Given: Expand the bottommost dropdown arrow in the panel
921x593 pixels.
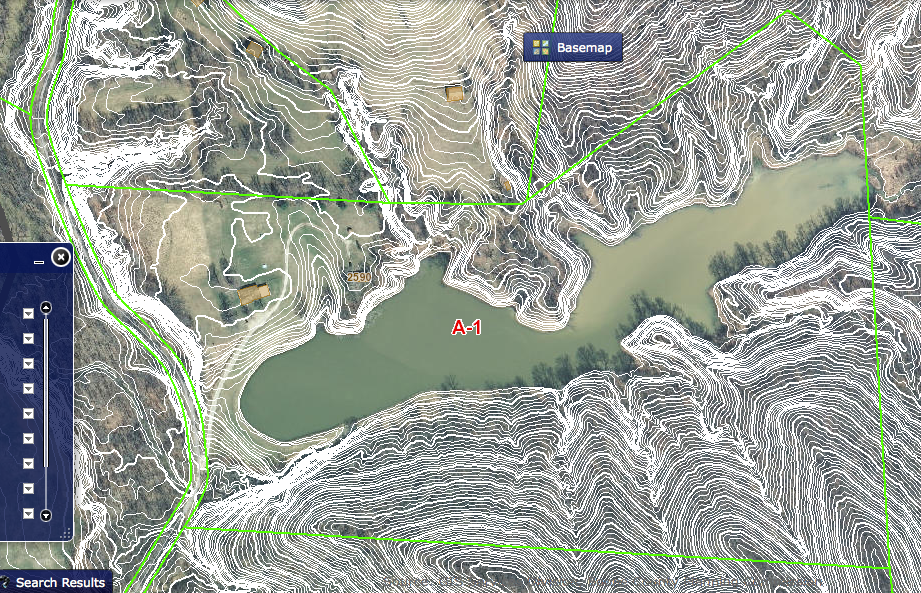Looking at the screenshot, I should (x=28, y=513).
